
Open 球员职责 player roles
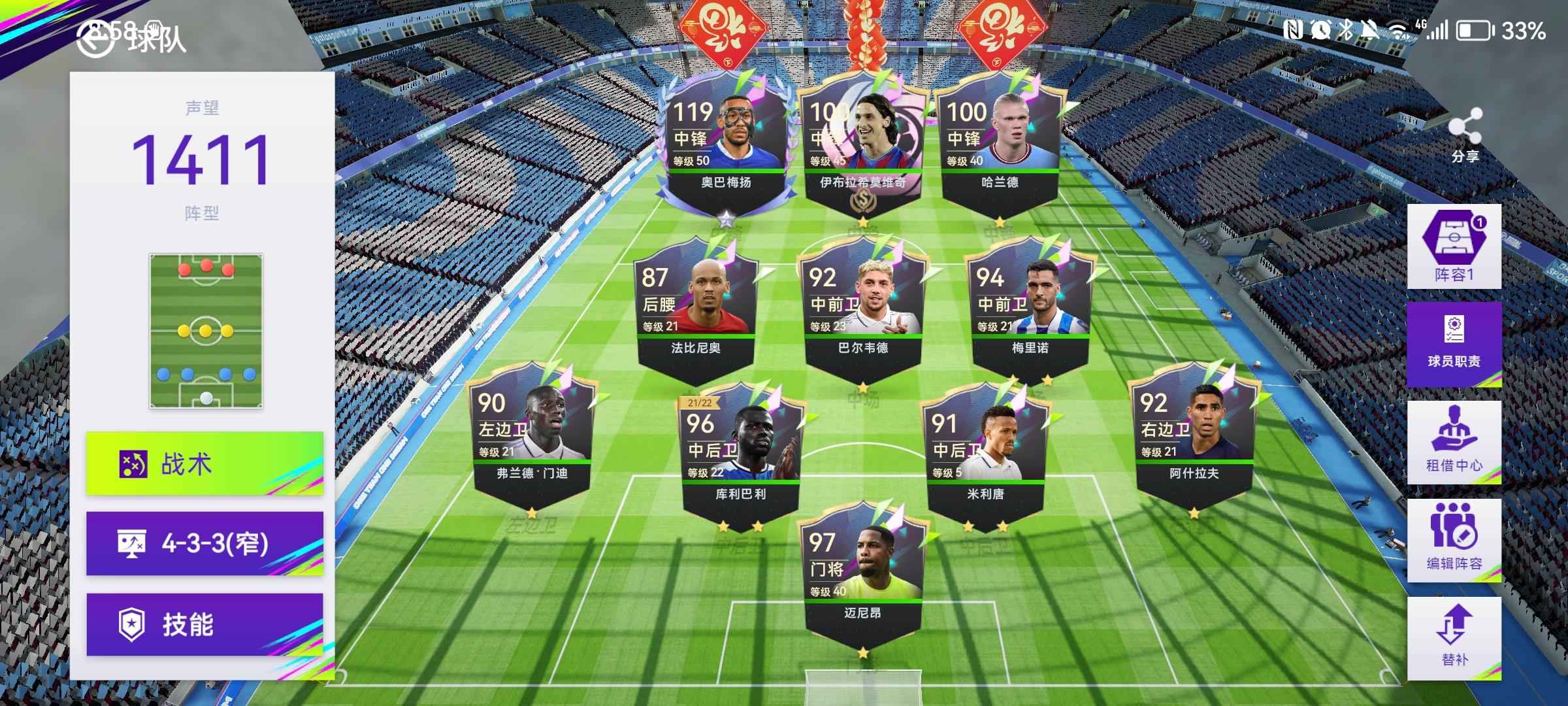[1454, 343]
